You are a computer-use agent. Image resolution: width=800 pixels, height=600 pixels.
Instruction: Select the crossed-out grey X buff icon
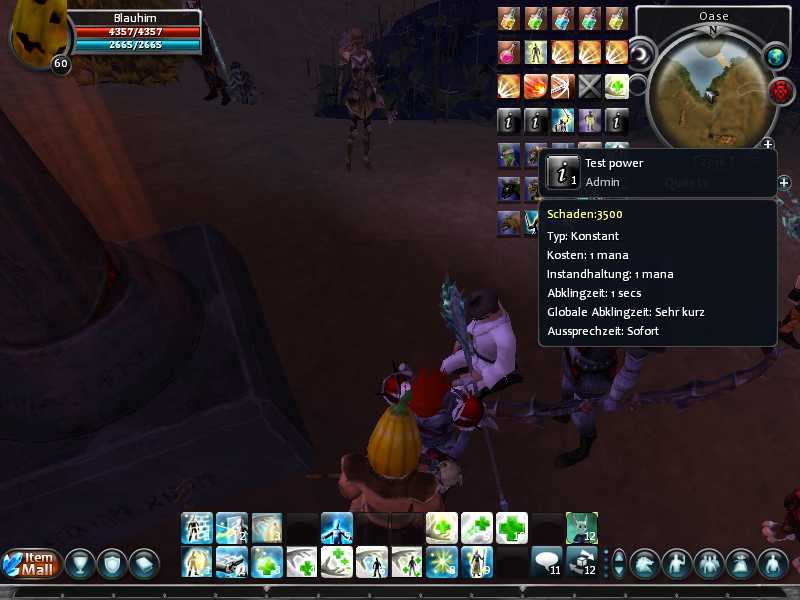tap(590, 87)
